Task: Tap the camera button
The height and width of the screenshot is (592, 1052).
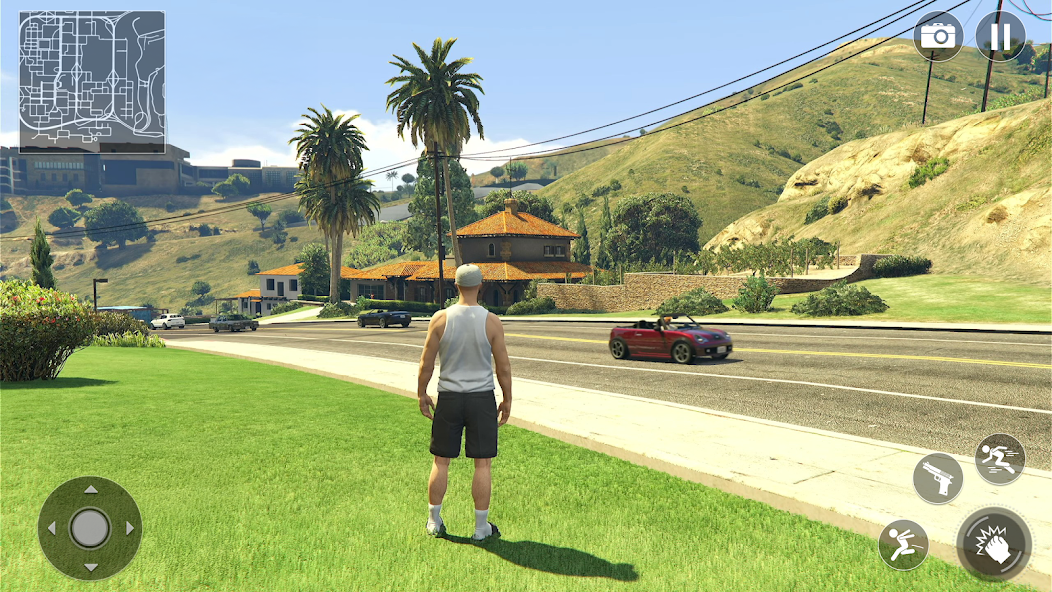Action: (938, 37)
